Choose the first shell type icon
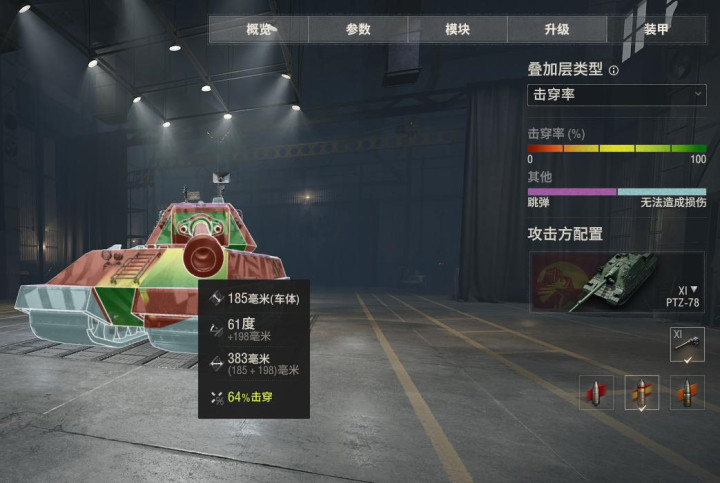Image resolution: width=720 pixels, height=483 pixels. click(597, 392)
